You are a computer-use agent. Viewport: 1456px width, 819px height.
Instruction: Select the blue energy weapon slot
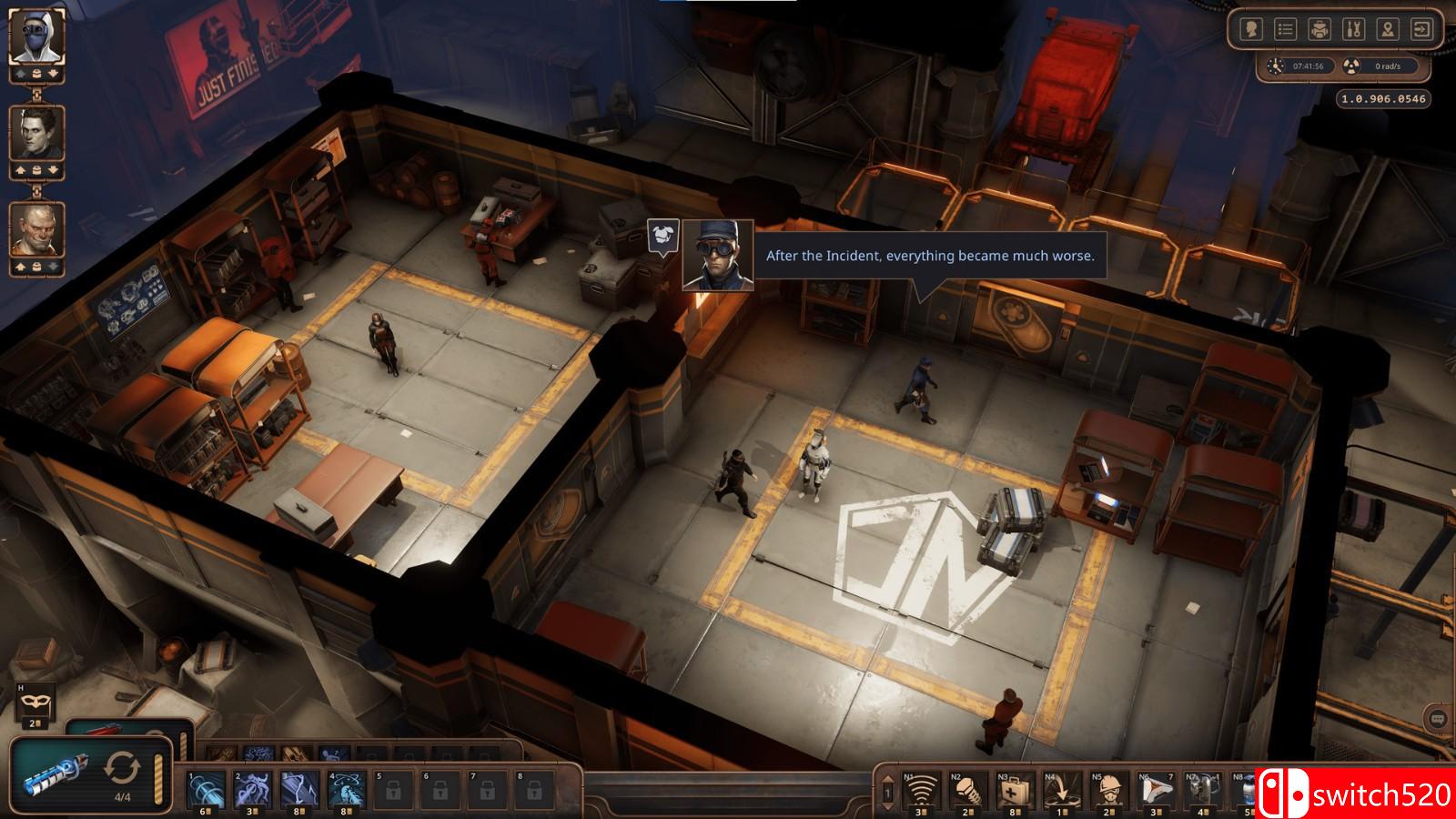[x=56, y=771]
